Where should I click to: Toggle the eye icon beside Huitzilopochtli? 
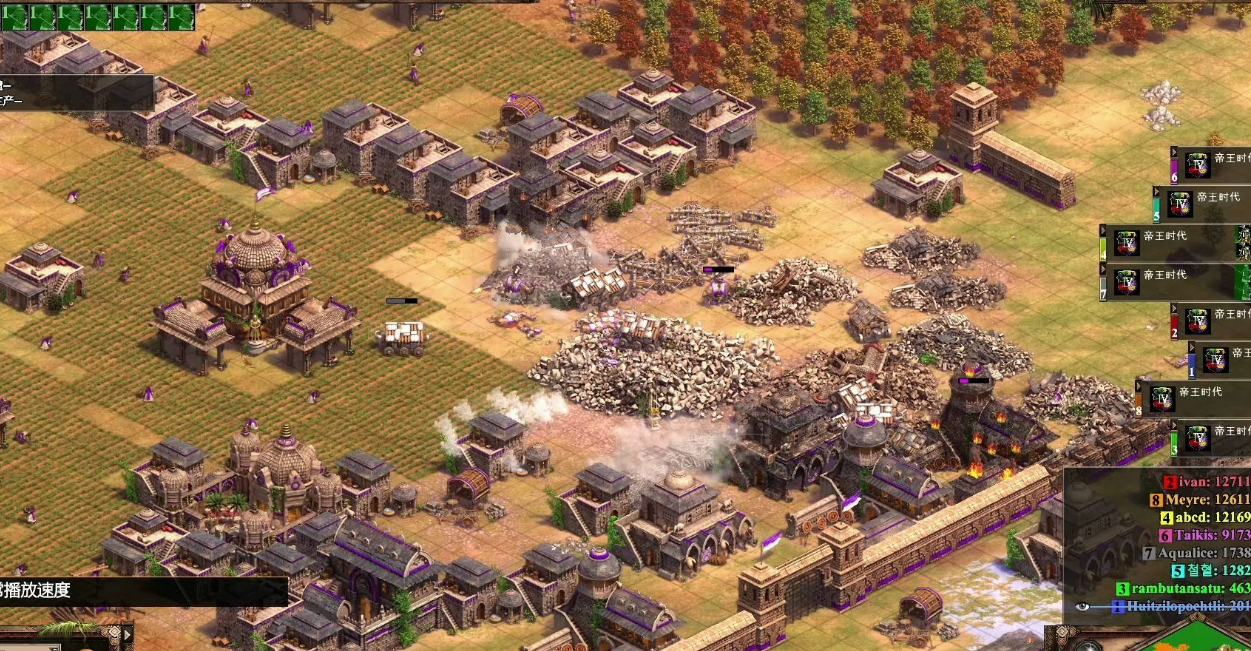click(x=1082, y=606)
